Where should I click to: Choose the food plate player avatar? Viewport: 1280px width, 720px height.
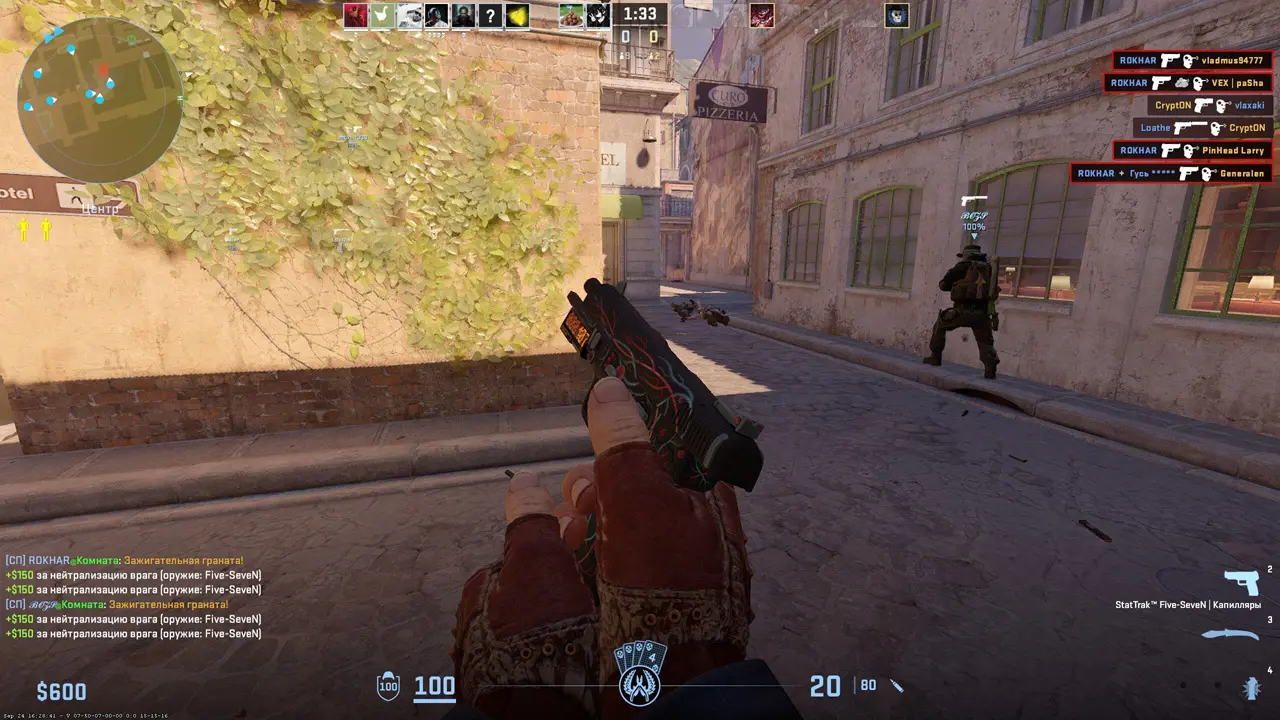571,15
